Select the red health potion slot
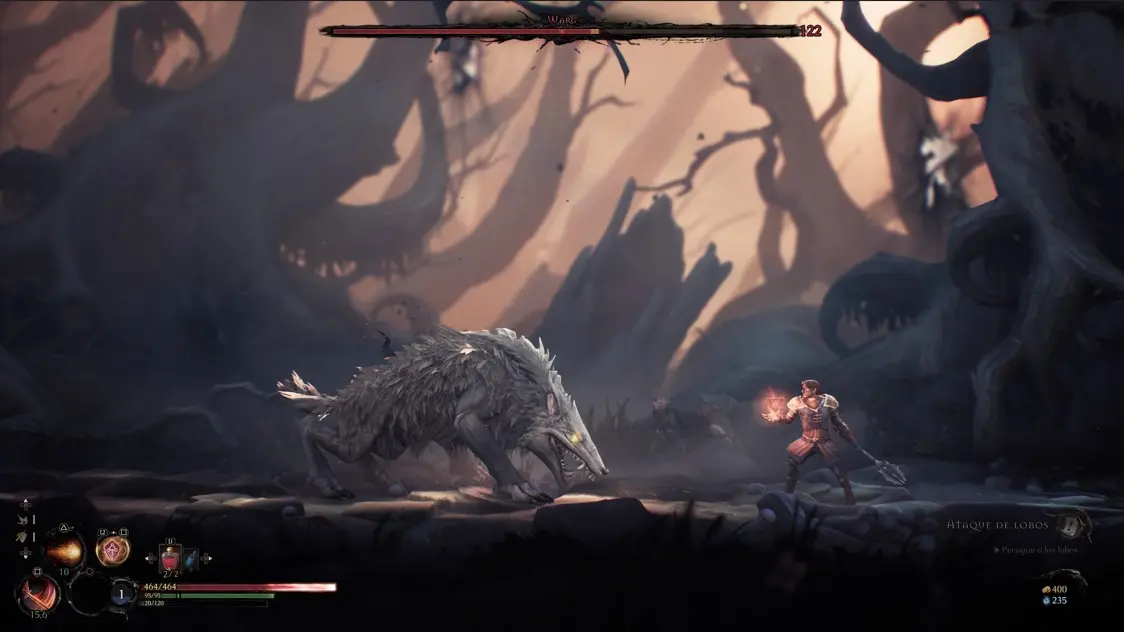Screen dimensions: 1124x632 coord(170,558)
